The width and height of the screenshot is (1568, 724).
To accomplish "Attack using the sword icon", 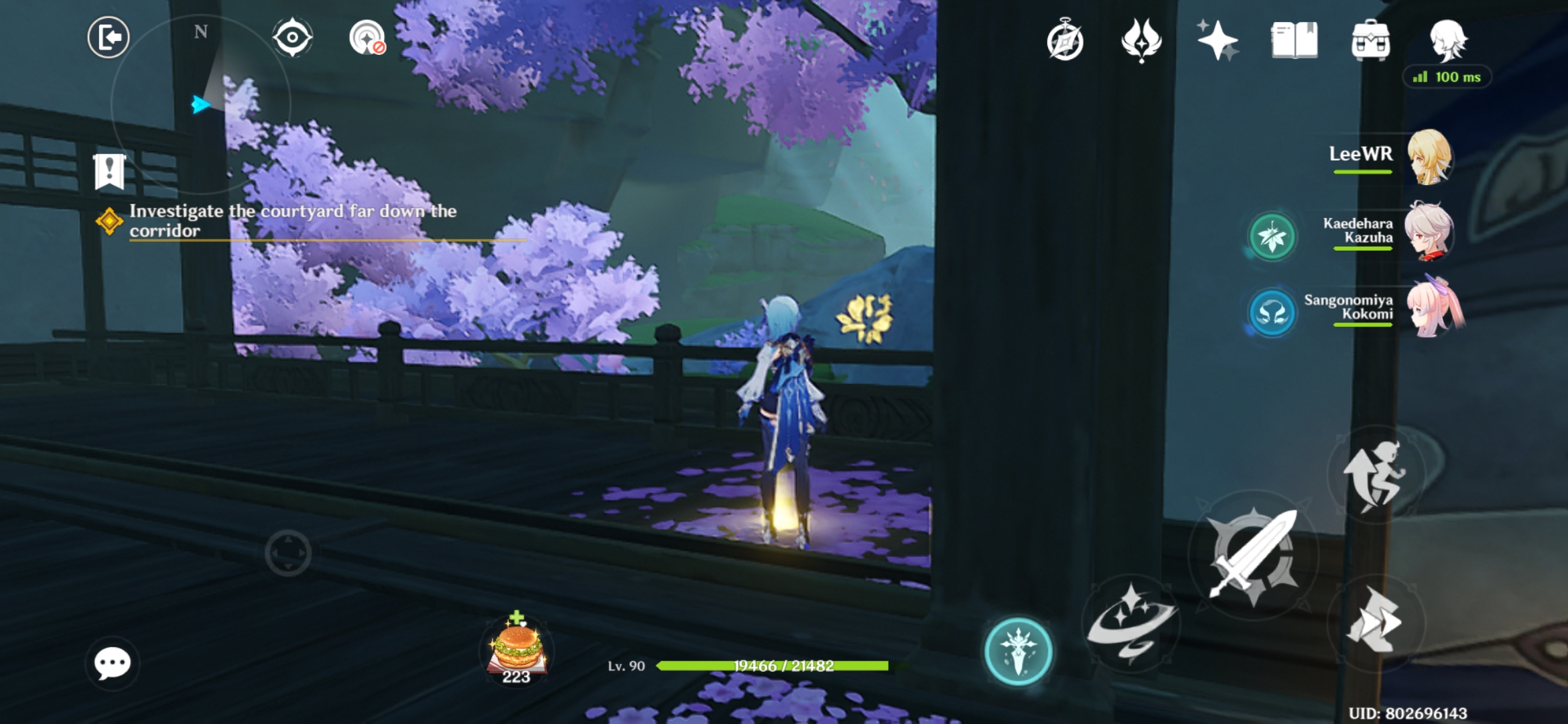I will (x=1254, y=555).
